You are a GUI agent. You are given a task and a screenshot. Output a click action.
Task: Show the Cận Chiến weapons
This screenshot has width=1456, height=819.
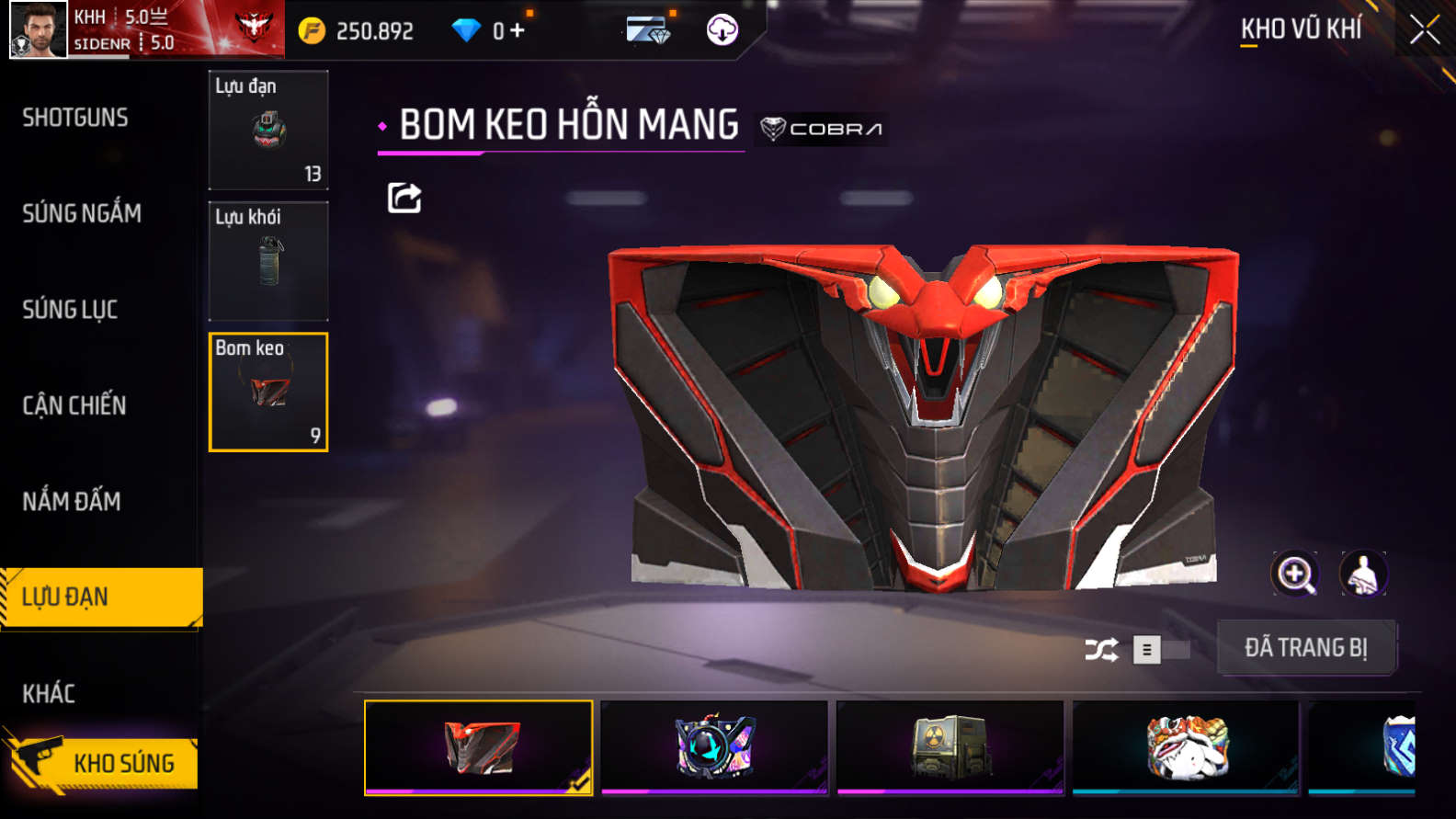click(x=74, y=405)
